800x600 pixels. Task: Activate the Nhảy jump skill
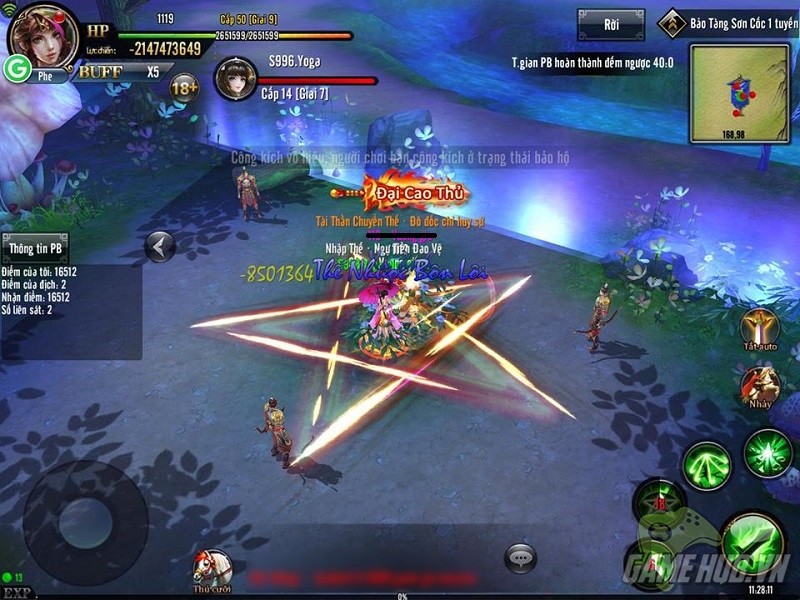click(760, 389)
